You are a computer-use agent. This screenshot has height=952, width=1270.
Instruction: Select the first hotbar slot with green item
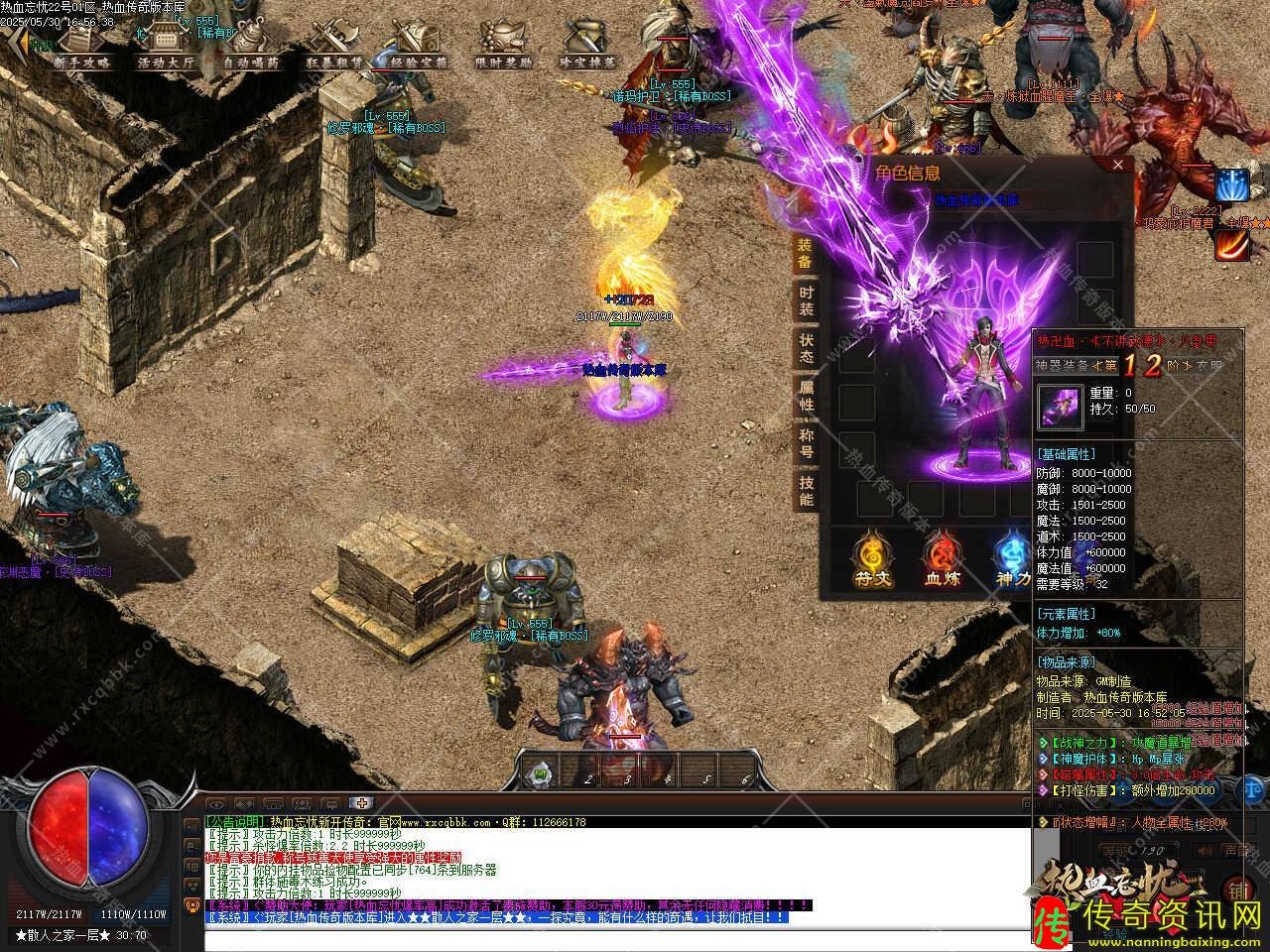(x=540, y=771)
